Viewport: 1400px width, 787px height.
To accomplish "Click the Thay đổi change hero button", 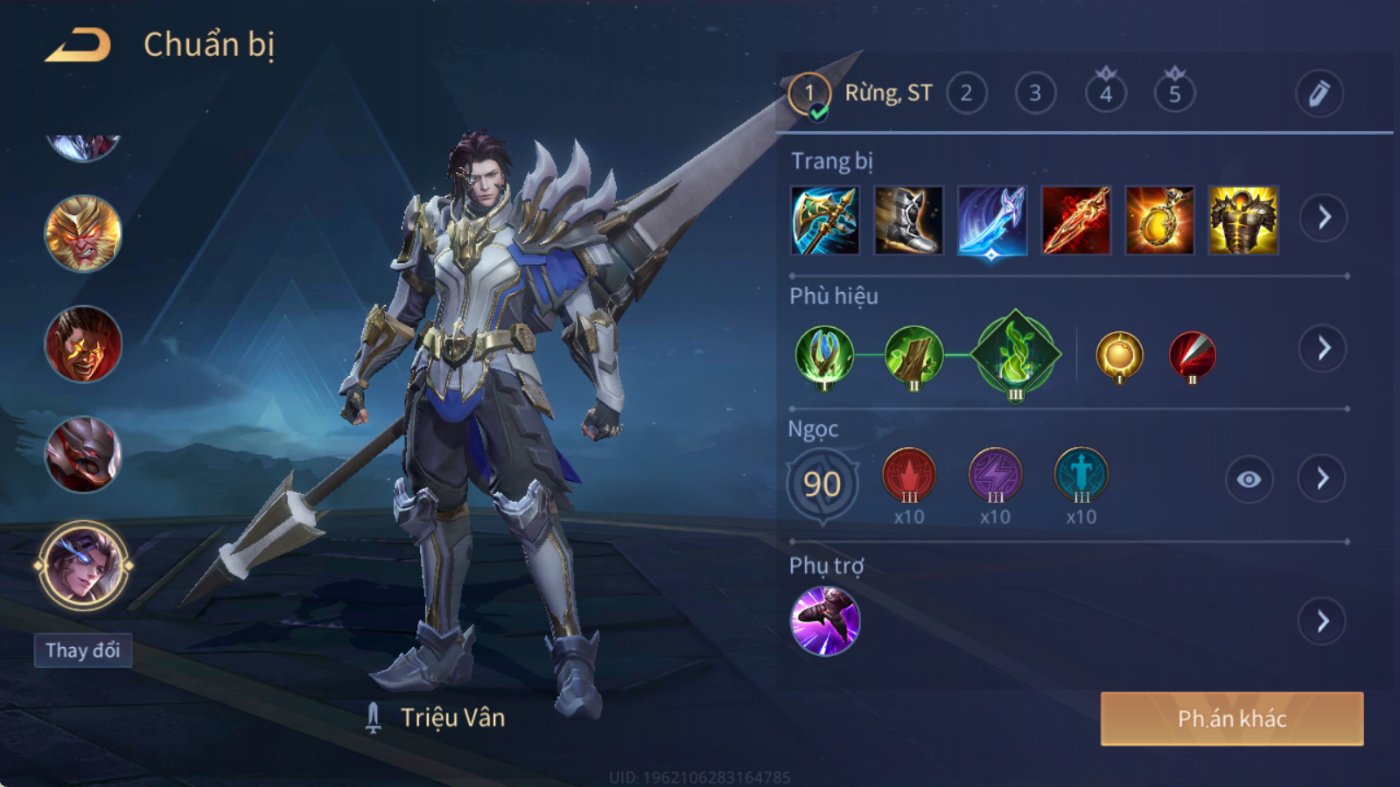I will [x=83, y=650].
